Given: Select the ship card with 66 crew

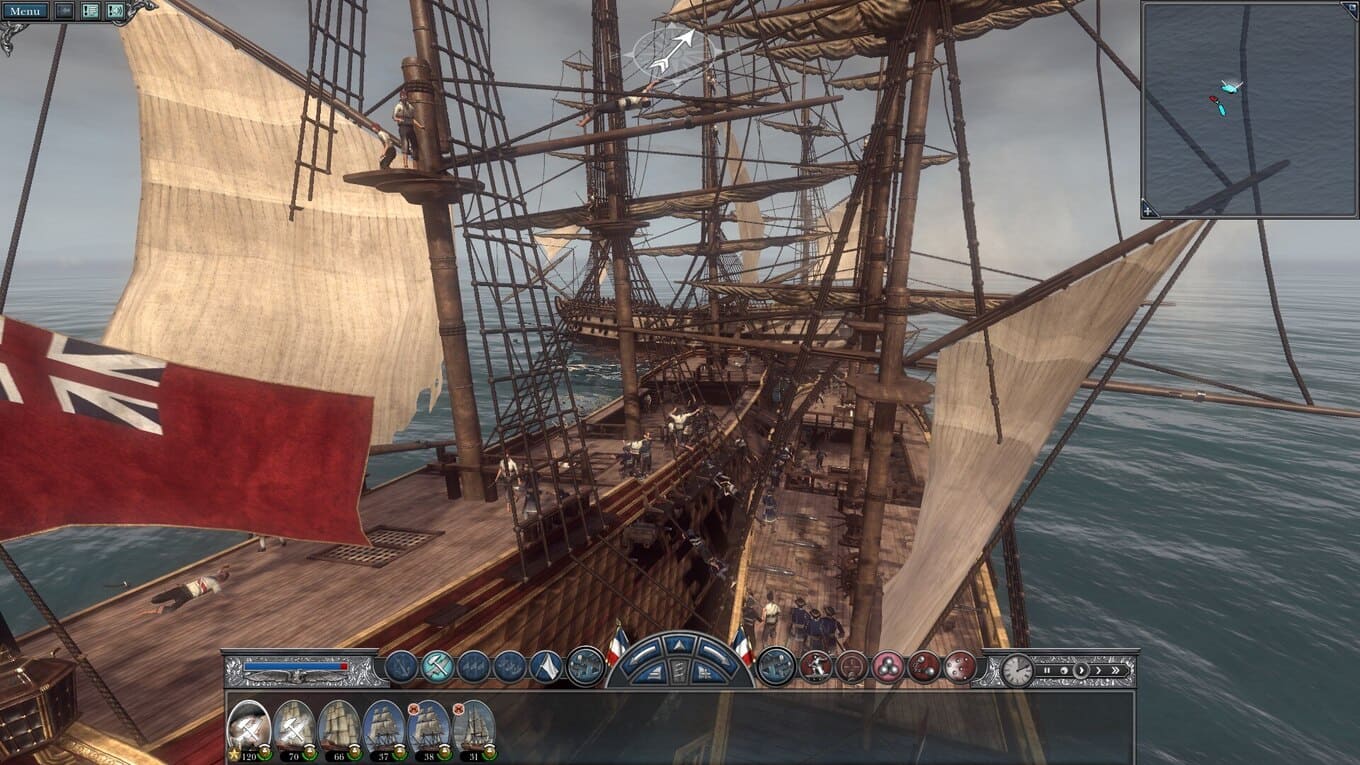Looking at the screenshot, I should coord(339,727).
